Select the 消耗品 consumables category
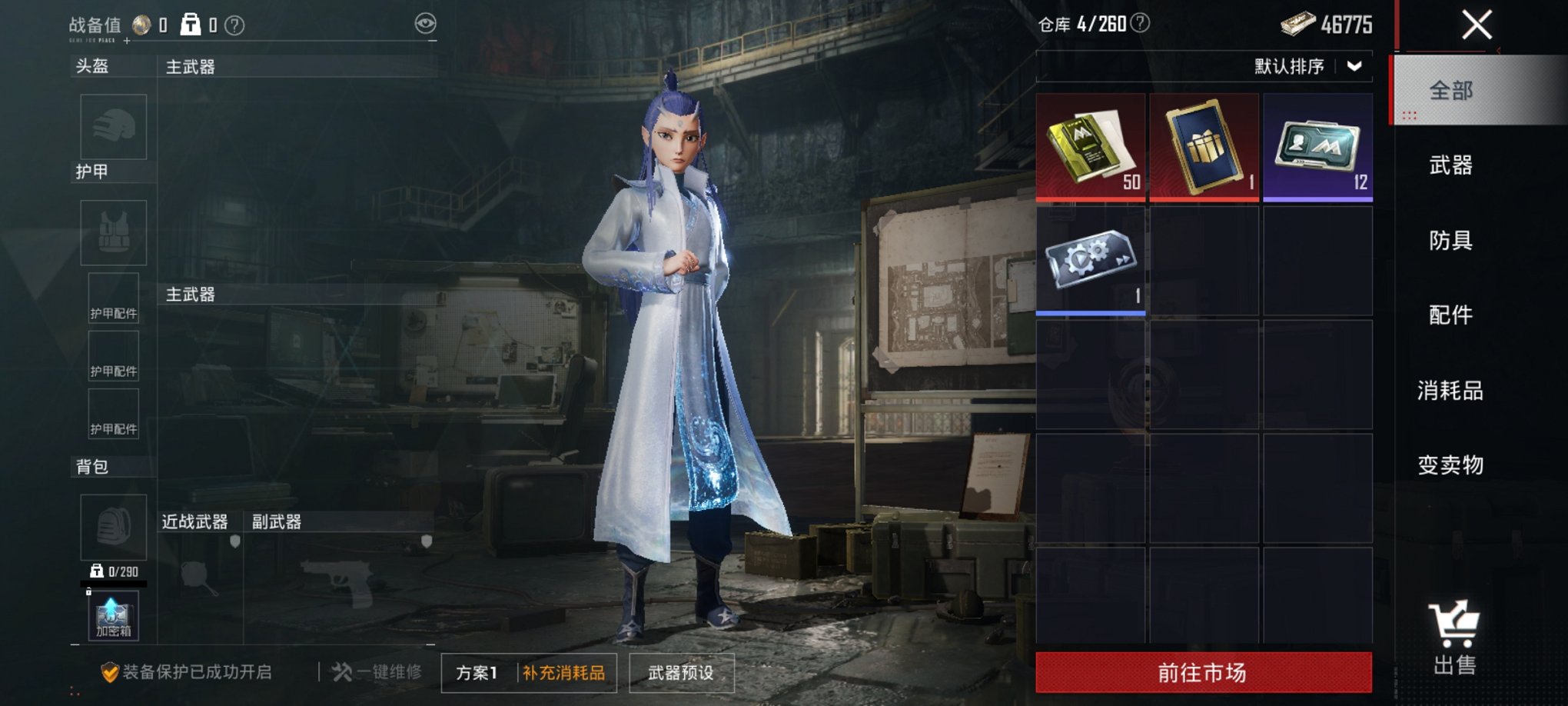1568x706 pixels. pos(1451,390)
